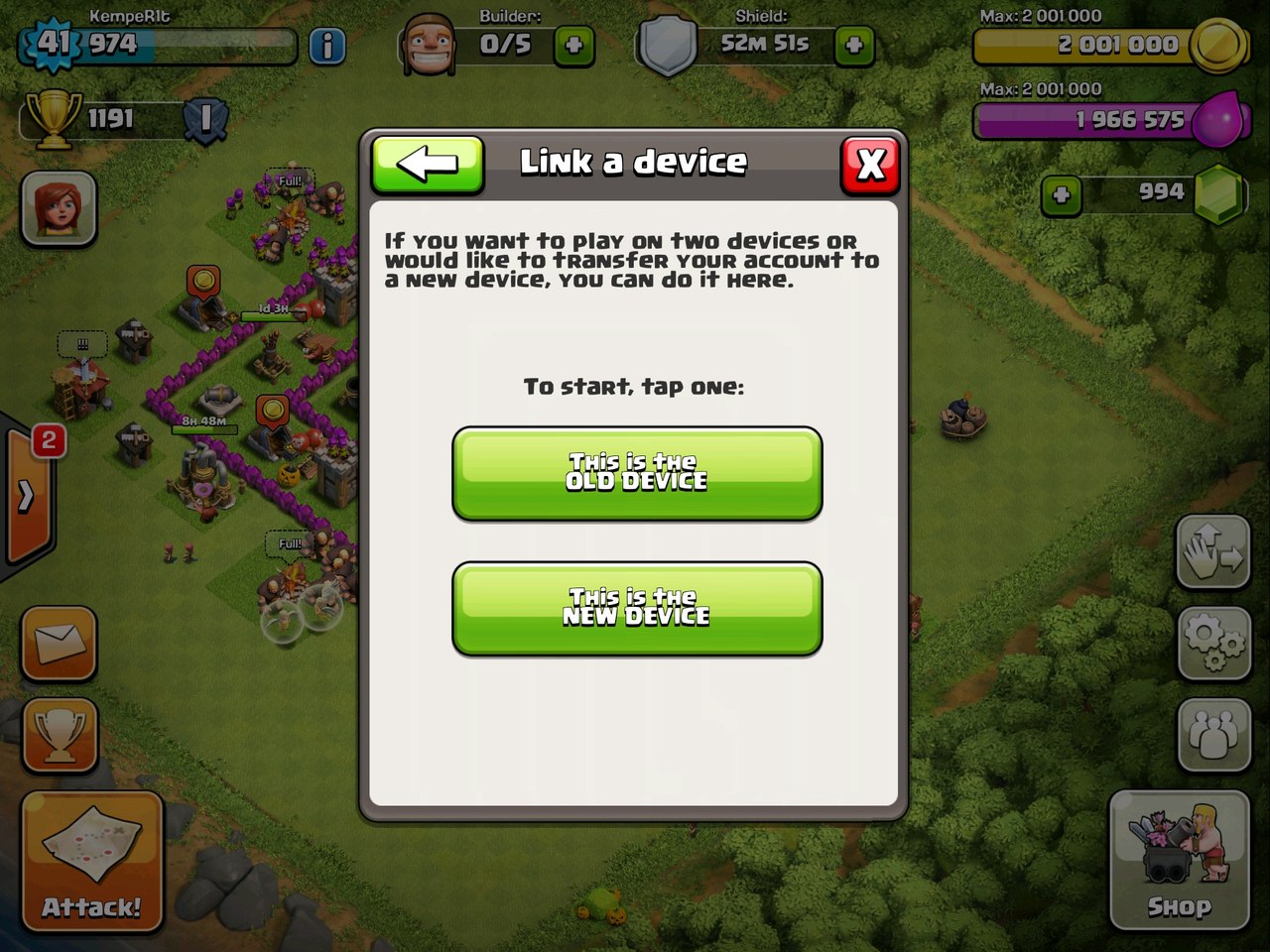
Task: Close the Link a device dialog
Action: click(870, 164)
